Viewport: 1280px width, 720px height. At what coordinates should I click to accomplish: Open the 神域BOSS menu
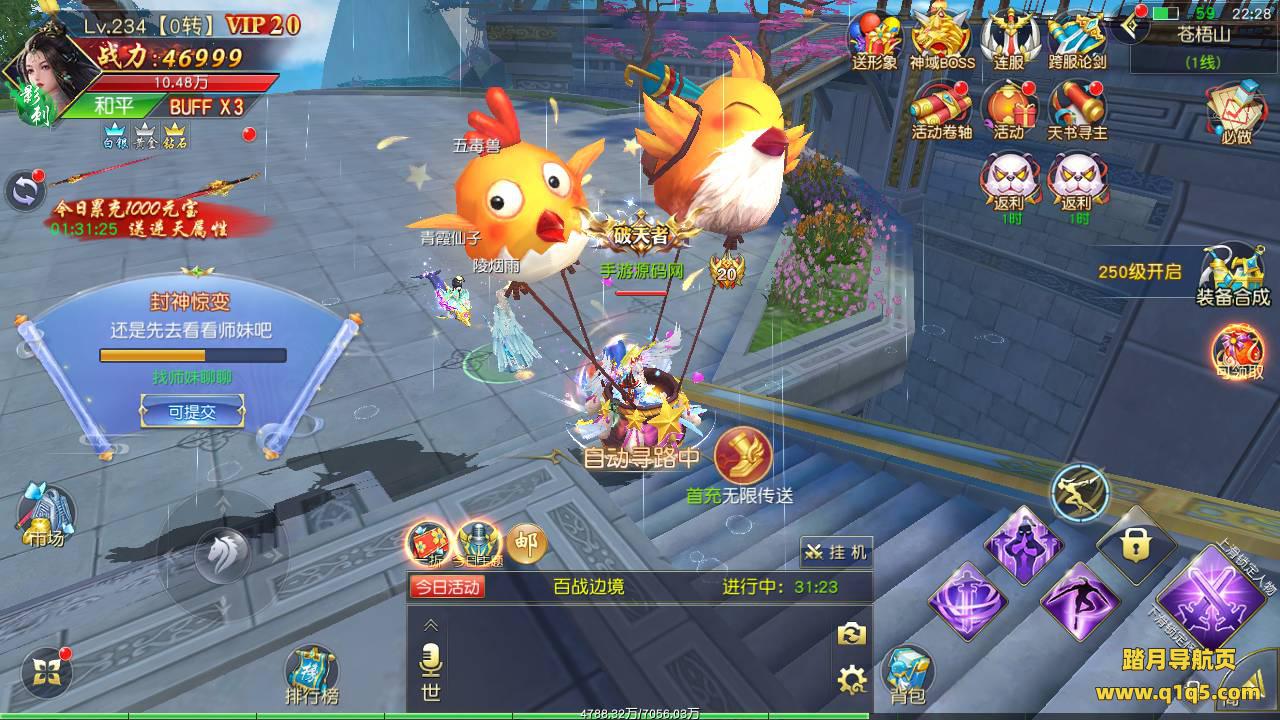coord(942,40)
